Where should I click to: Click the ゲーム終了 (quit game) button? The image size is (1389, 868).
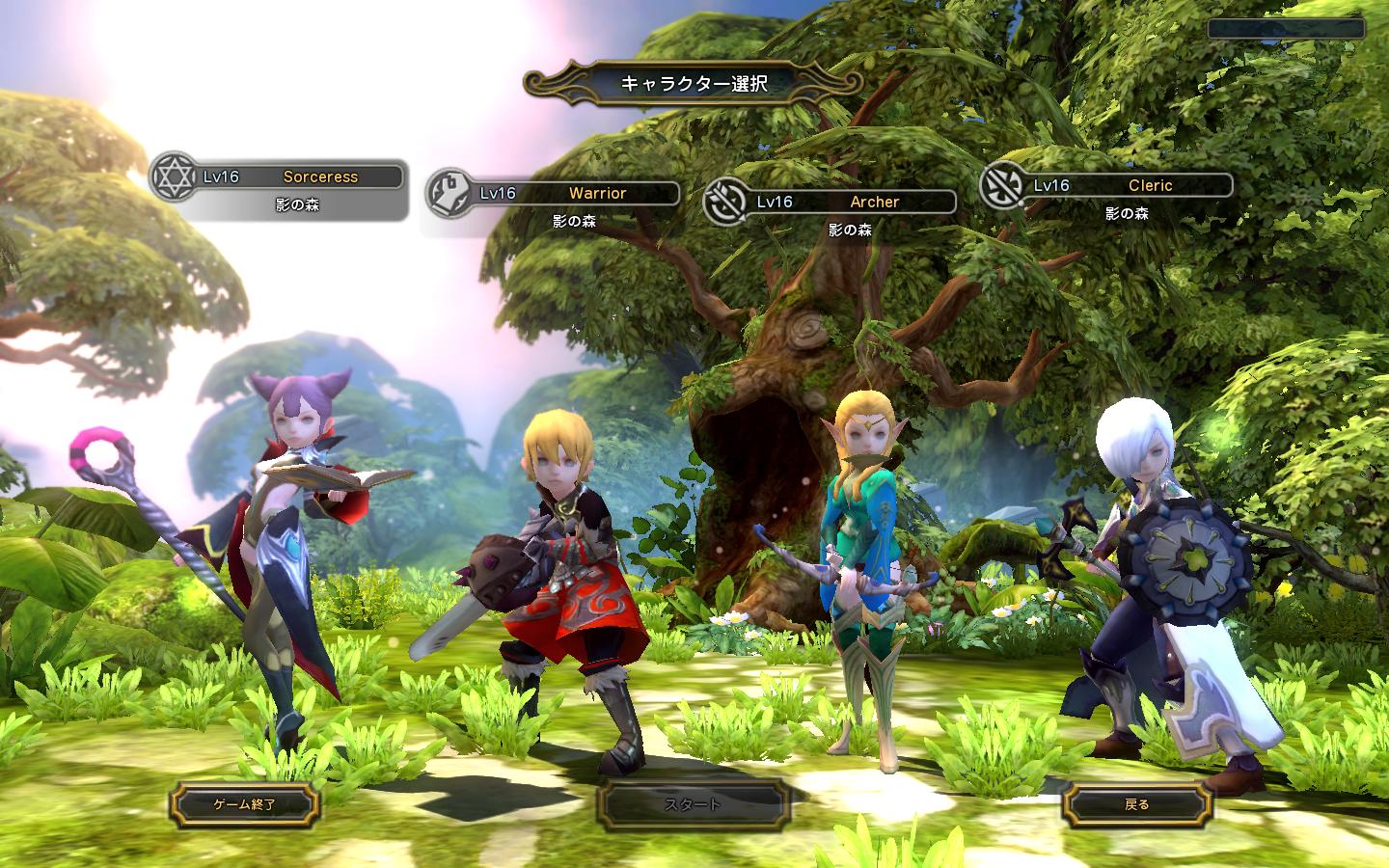point(244,803)
